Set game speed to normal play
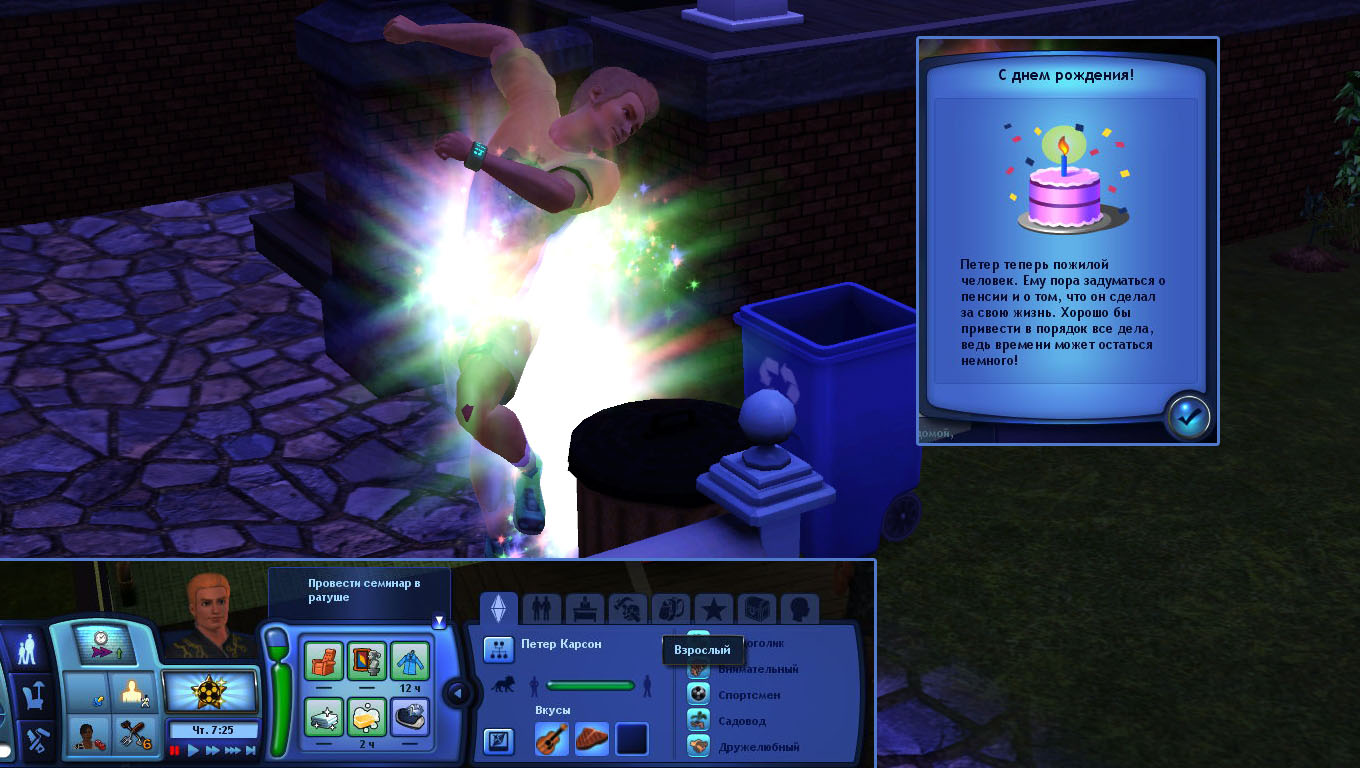1360x768 pixels. coord(194,750)
